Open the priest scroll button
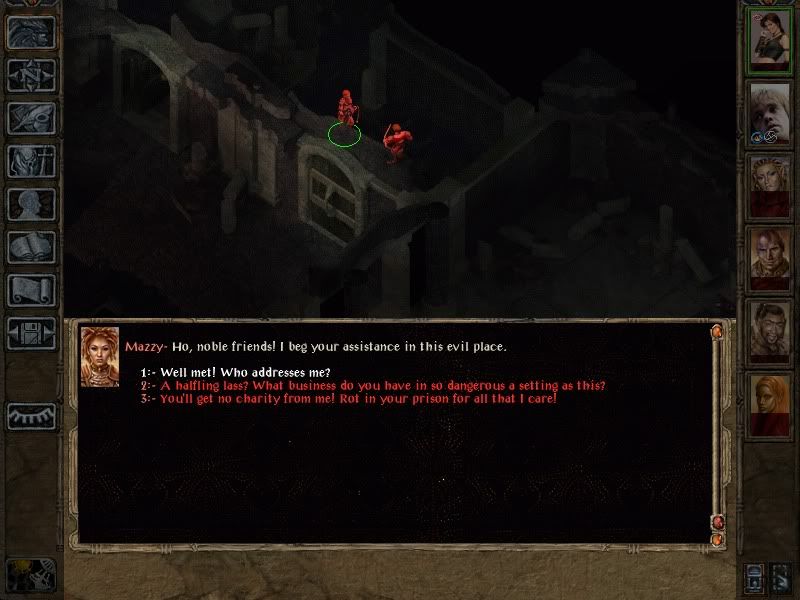 (x=31, y=290)
